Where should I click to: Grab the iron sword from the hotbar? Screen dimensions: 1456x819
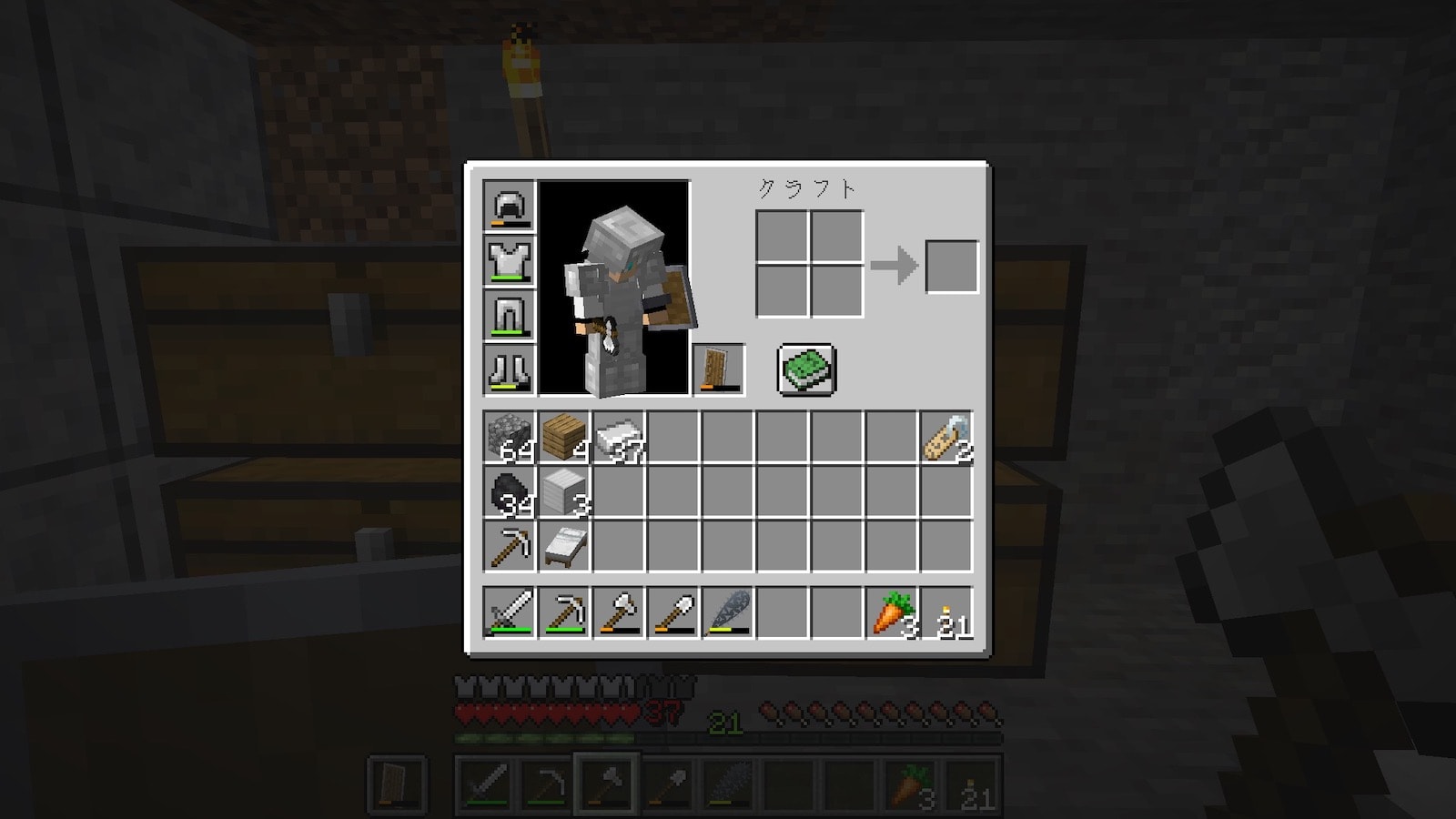(x=510, y=612)
